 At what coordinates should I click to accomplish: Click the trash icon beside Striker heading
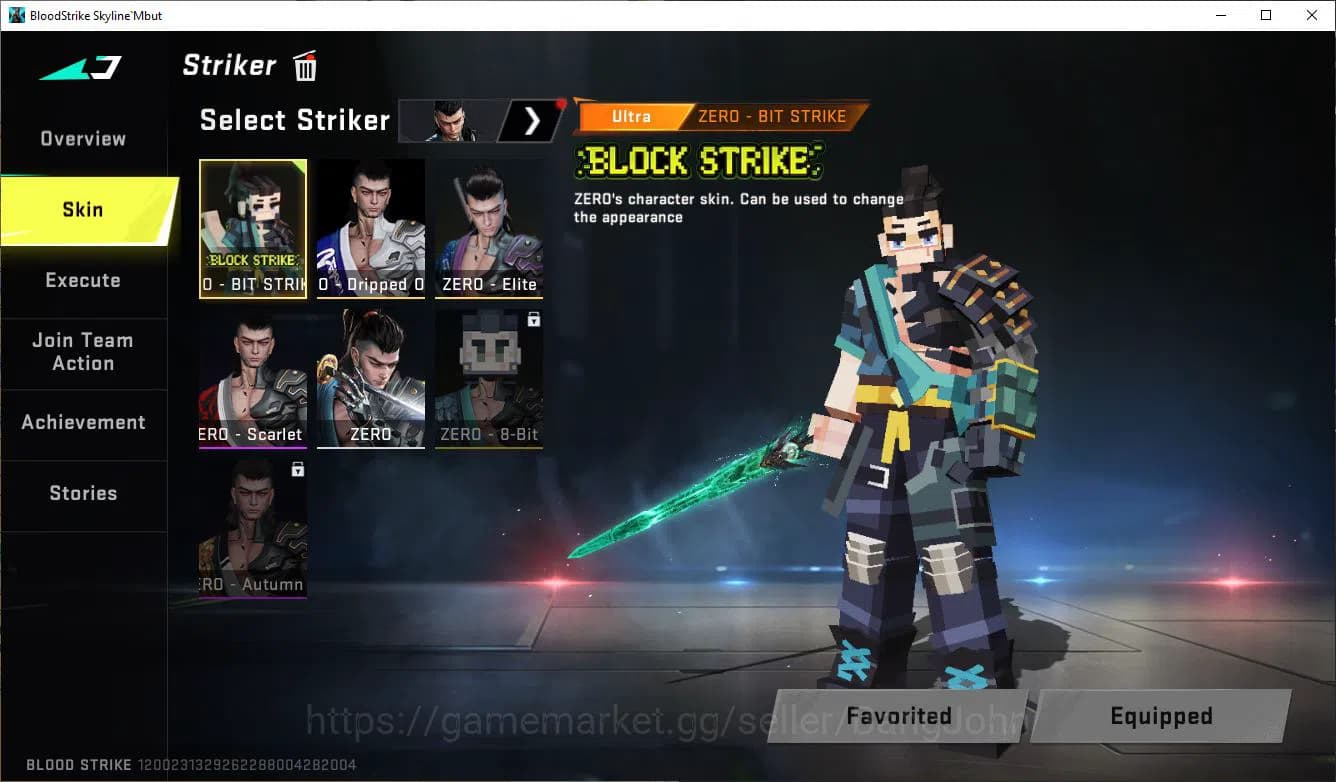pos(304,66)
